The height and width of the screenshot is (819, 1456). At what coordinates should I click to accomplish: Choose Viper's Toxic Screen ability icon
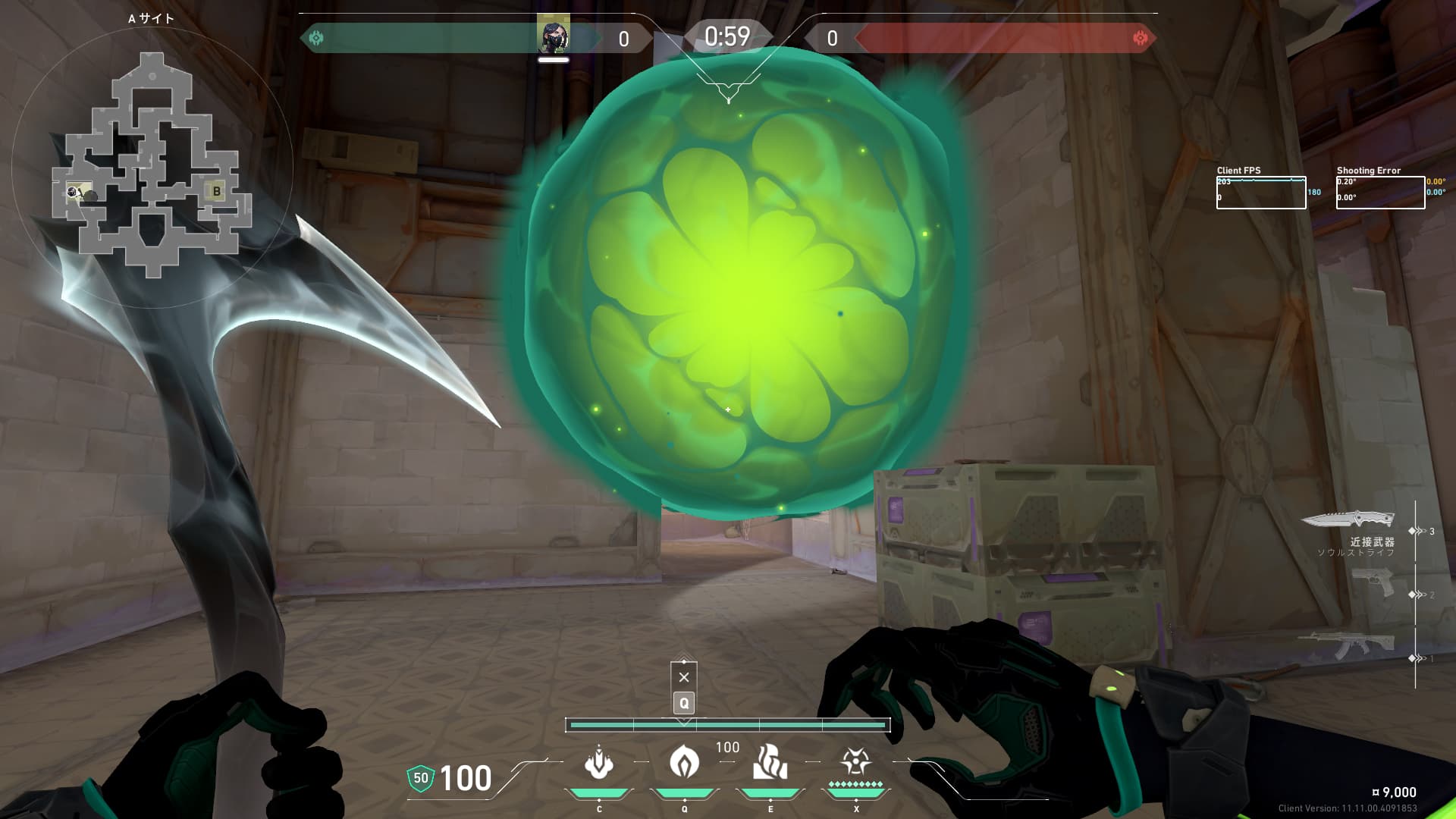(x=770, y=763)
